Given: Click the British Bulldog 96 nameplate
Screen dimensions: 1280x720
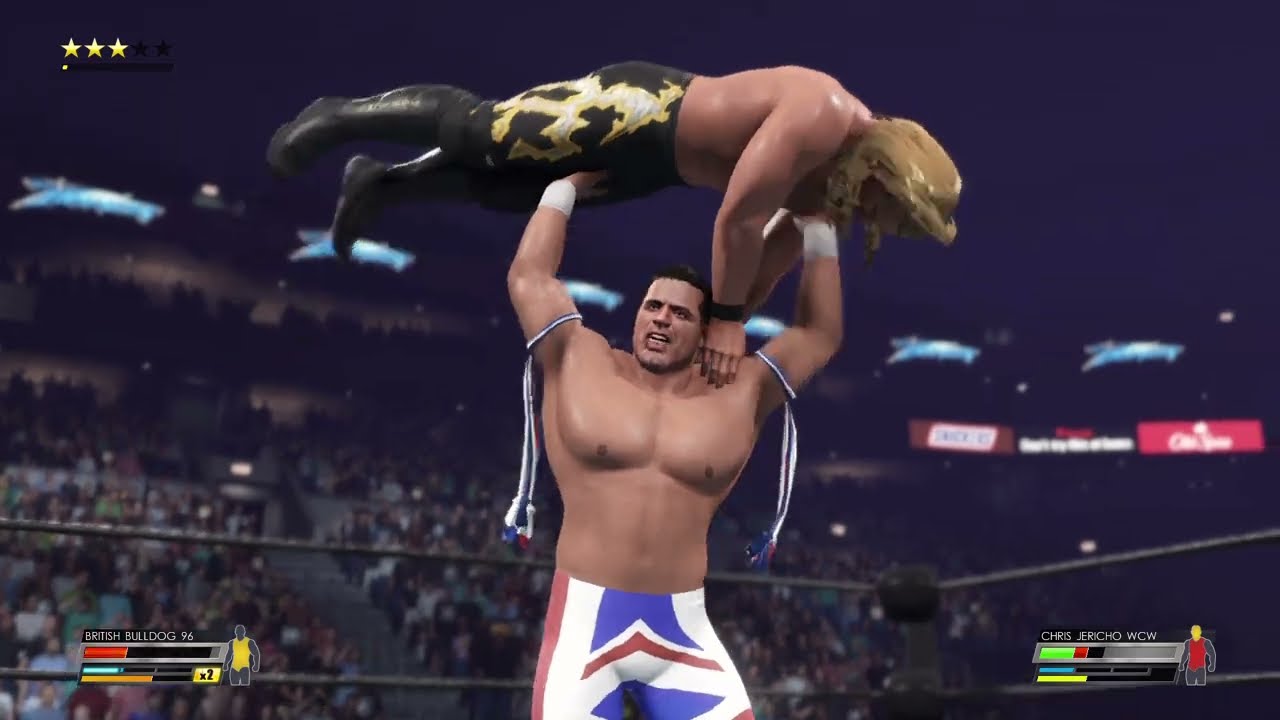Looking at the screenshot, I should point(139,636).
